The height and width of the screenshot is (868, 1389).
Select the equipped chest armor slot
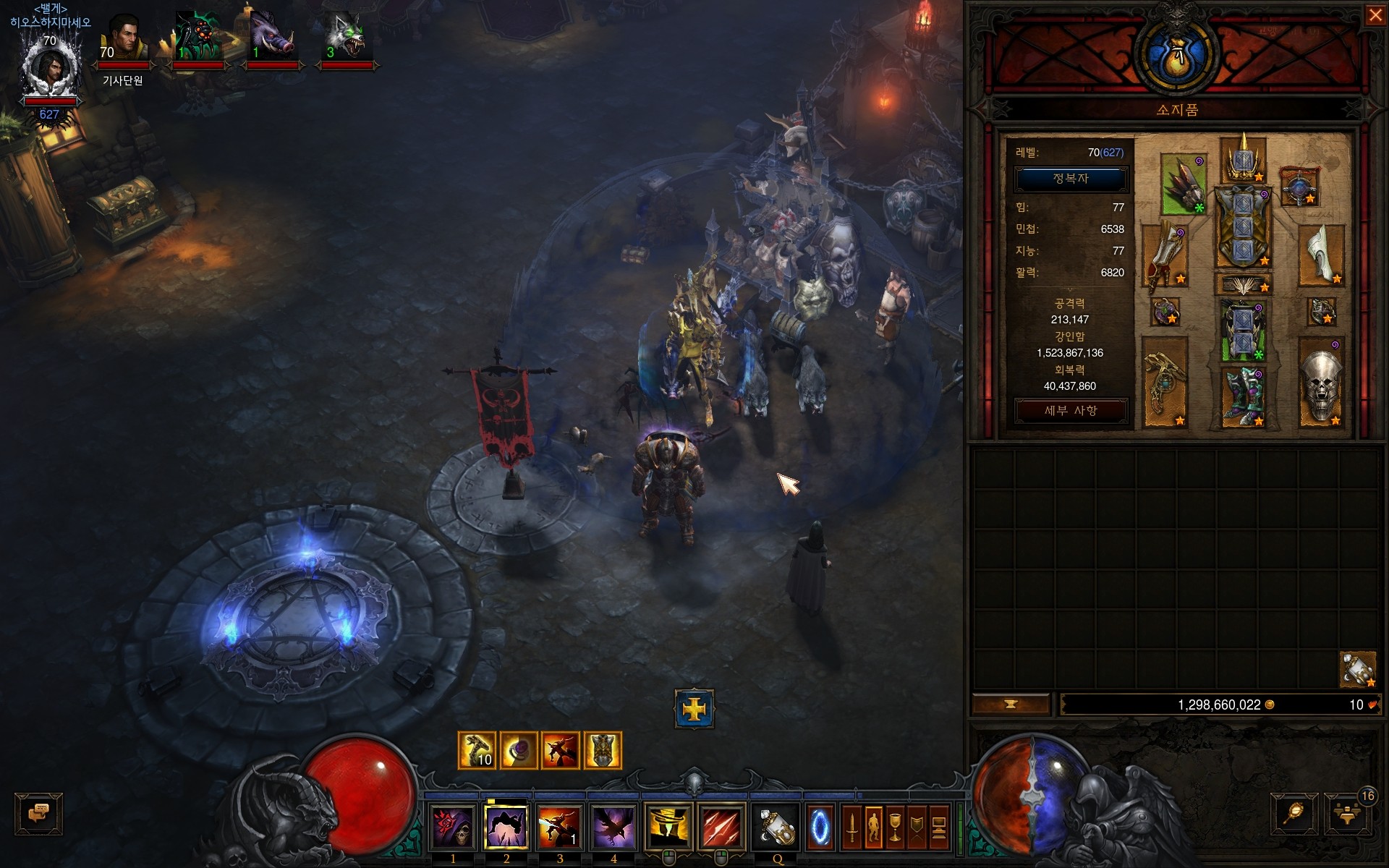pyautogui.click(x=1243, y=226)
